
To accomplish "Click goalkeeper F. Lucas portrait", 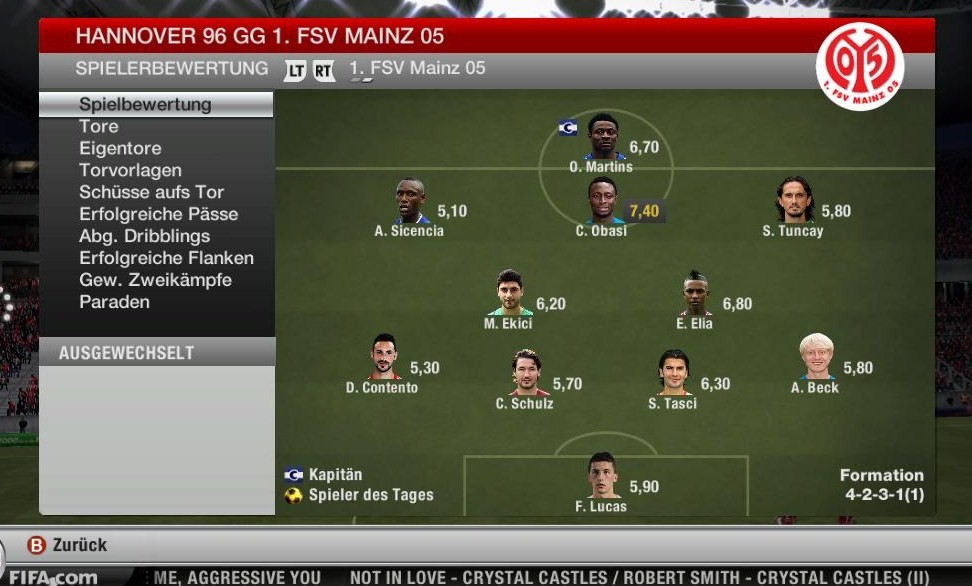I will pos(603,476).
